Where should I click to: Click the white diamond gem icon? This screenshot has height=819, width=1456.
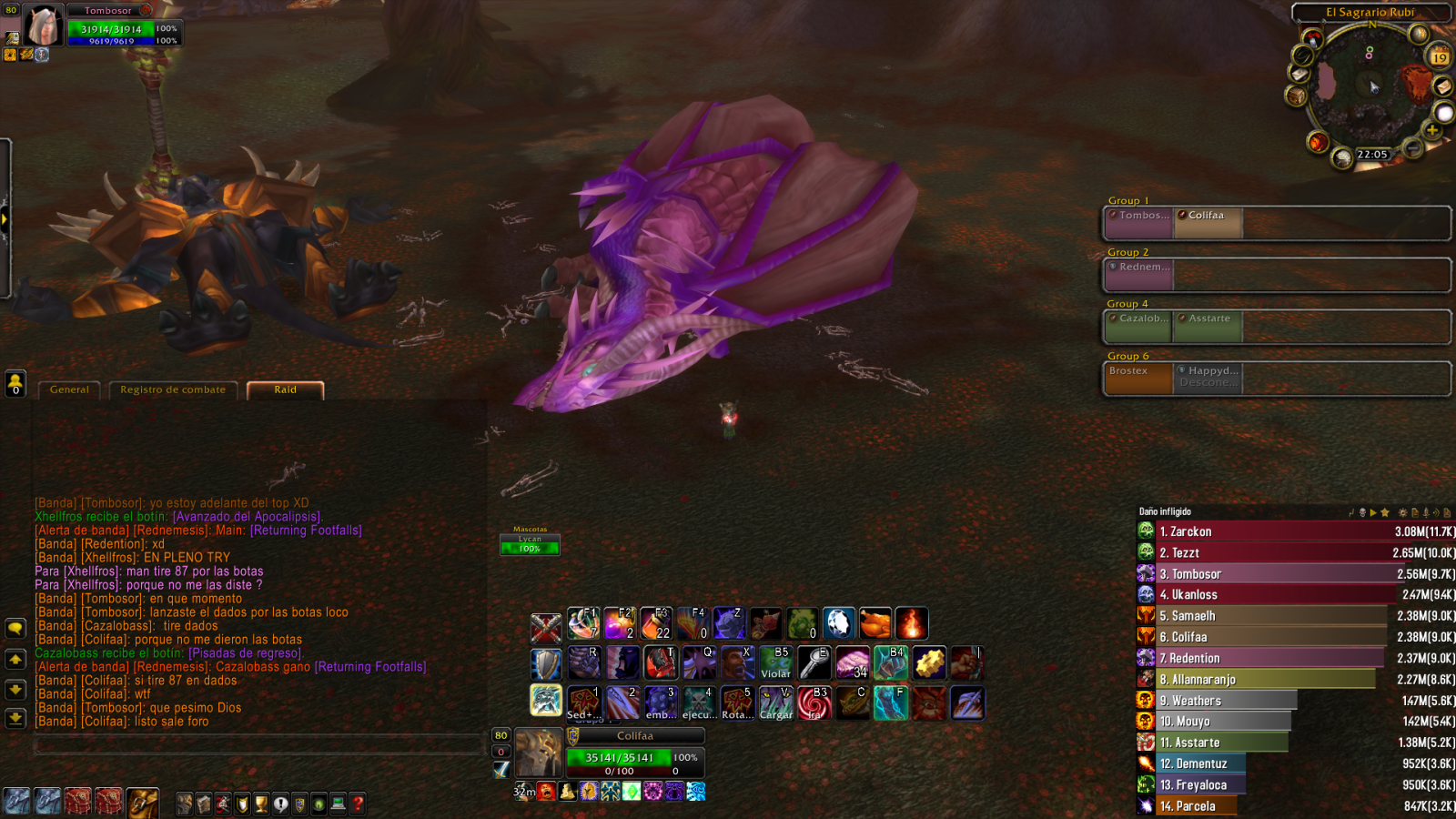[x=838, y=624]
